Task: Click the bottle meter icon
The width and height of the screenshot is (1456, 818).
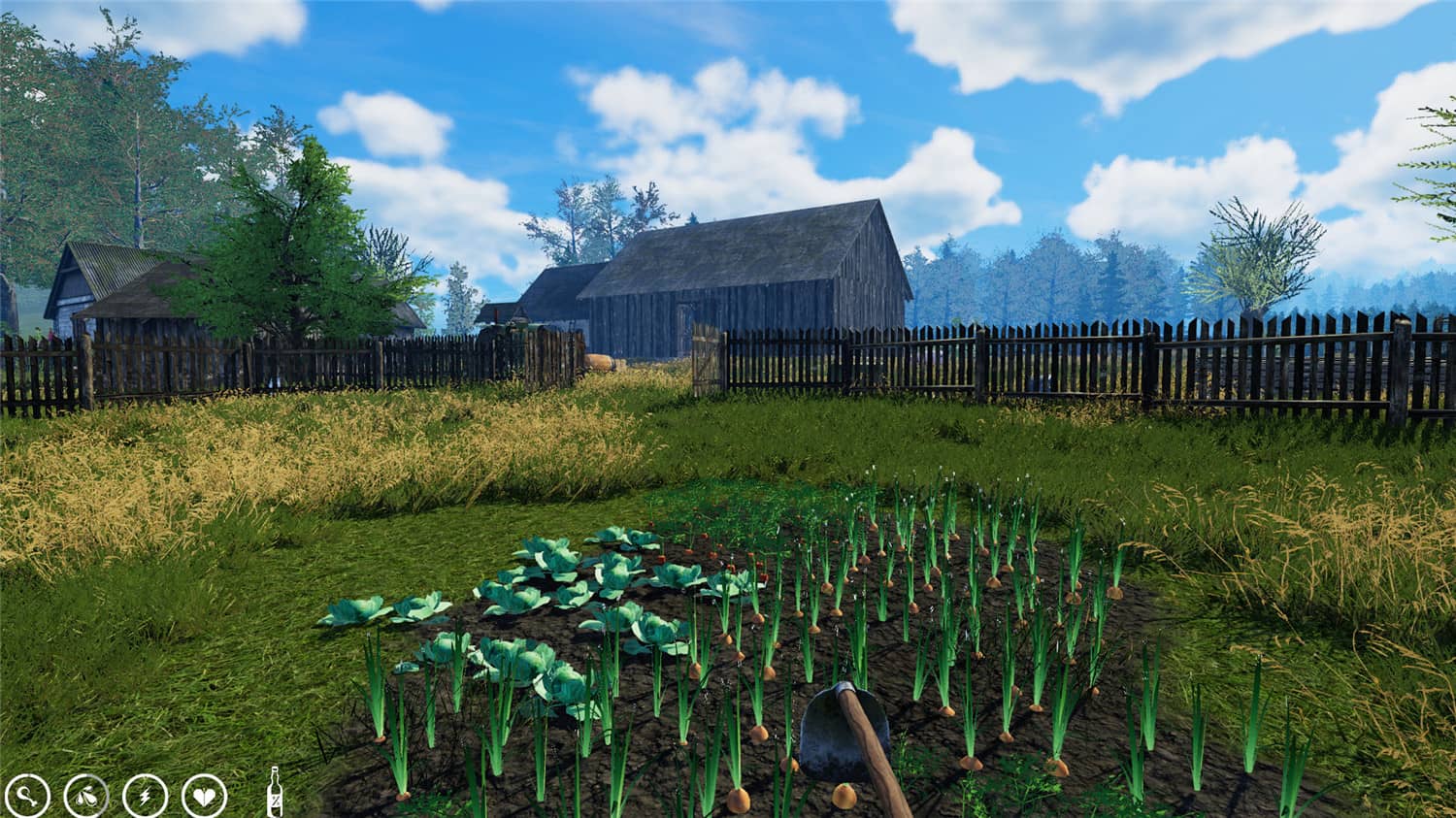Action: (275, 791)
